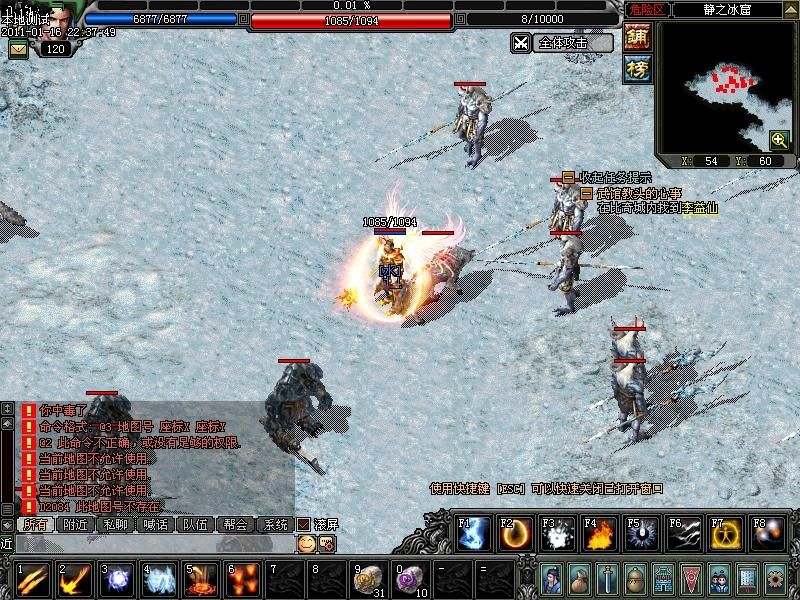Zoom the minimap with the magnifier button
800x600 pixels.
(x=779, y=140)
